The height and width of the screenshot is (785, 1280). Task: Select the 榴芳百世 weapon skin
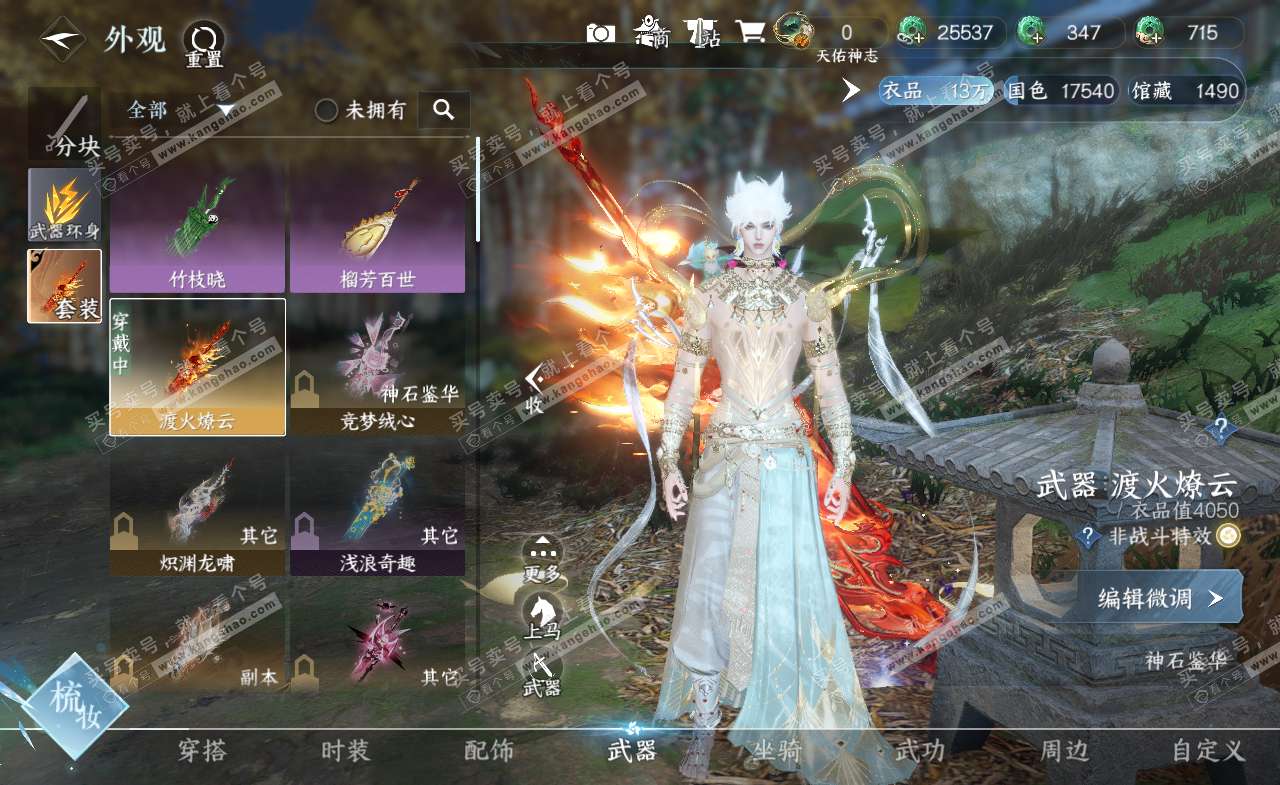pyautogui.click(x=377, y=229)
